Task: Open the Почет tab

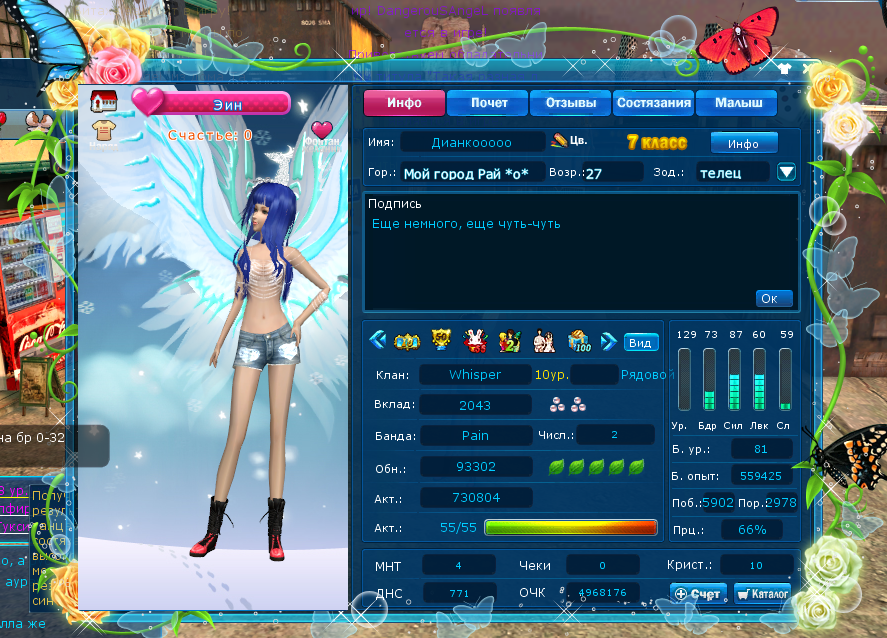Action: point(489,103)
